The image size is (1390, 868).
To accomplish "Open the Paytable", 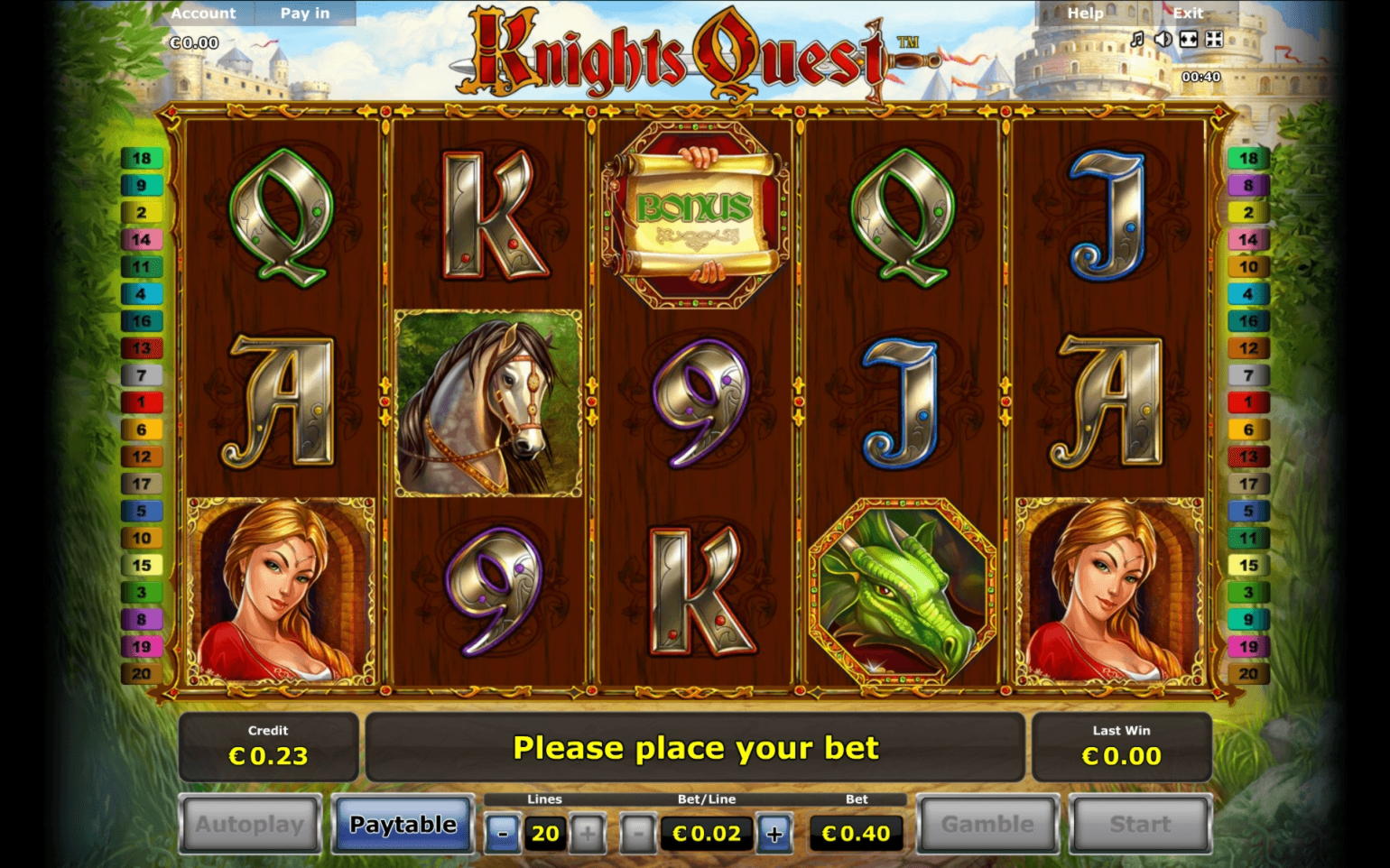I will click(x=403, y=824).
